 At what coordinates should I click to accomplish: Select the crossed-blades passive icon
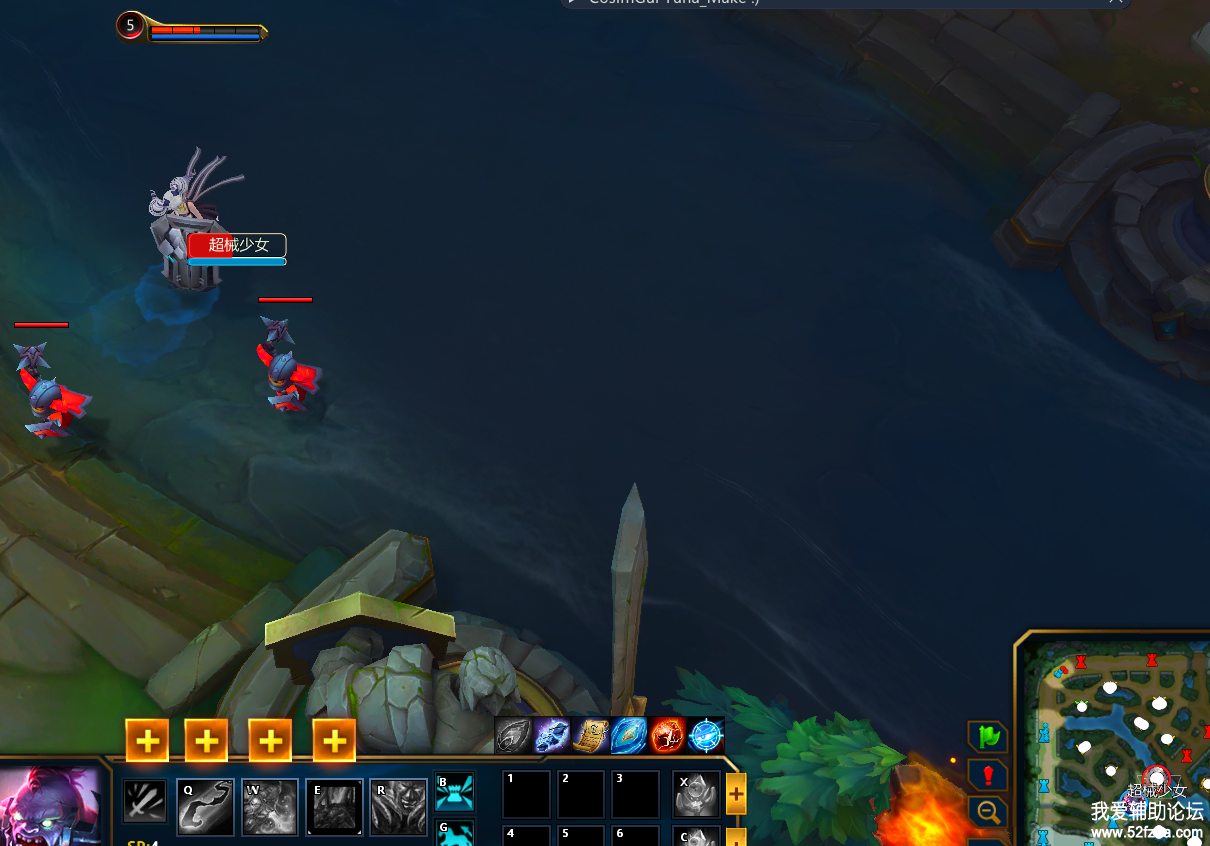click(x=145, y=801)
